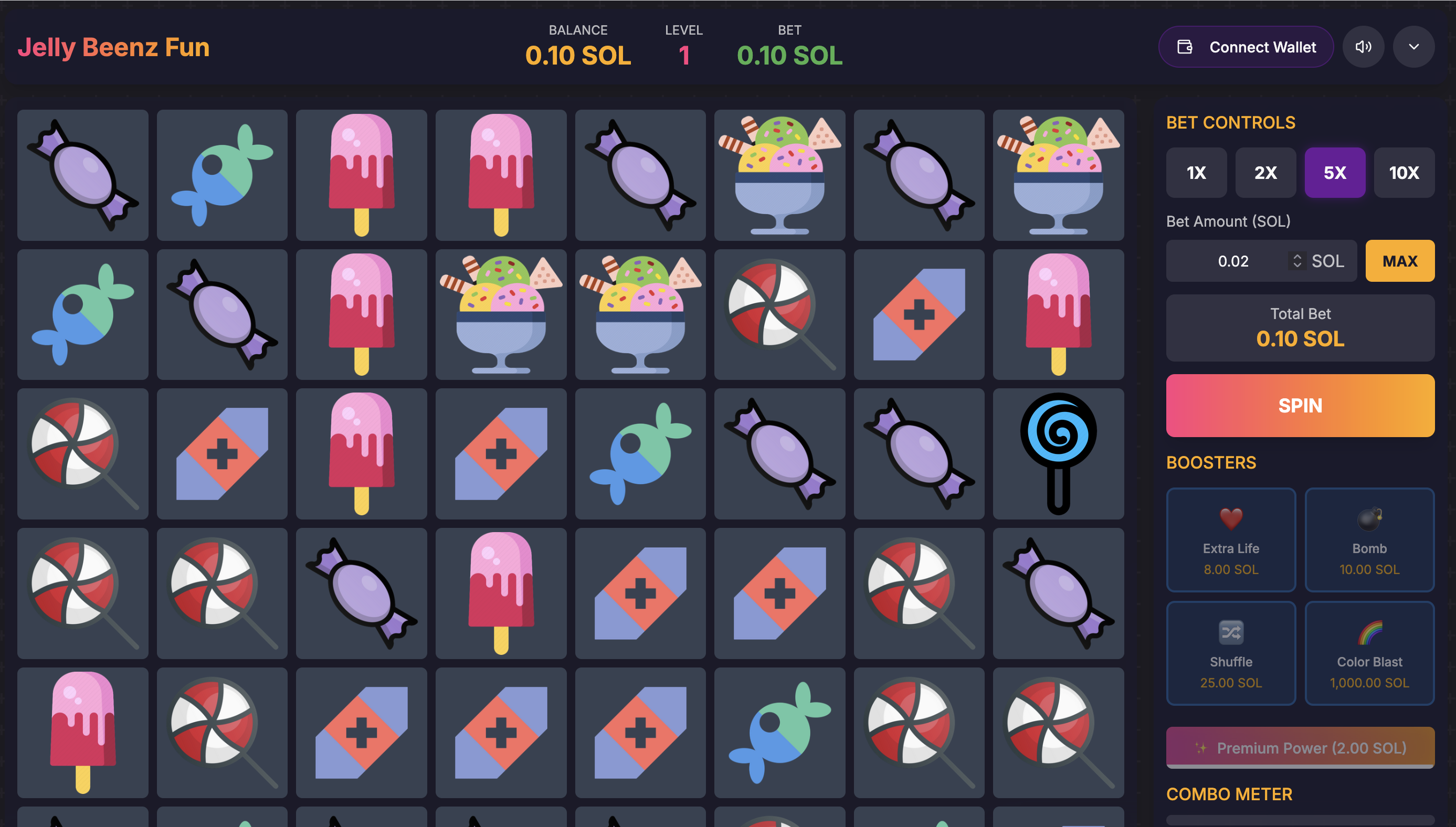The width and height of the screenshot is (1456, 827).
Task: Select a purple wrapped candy tile
Action: (82, 175)
